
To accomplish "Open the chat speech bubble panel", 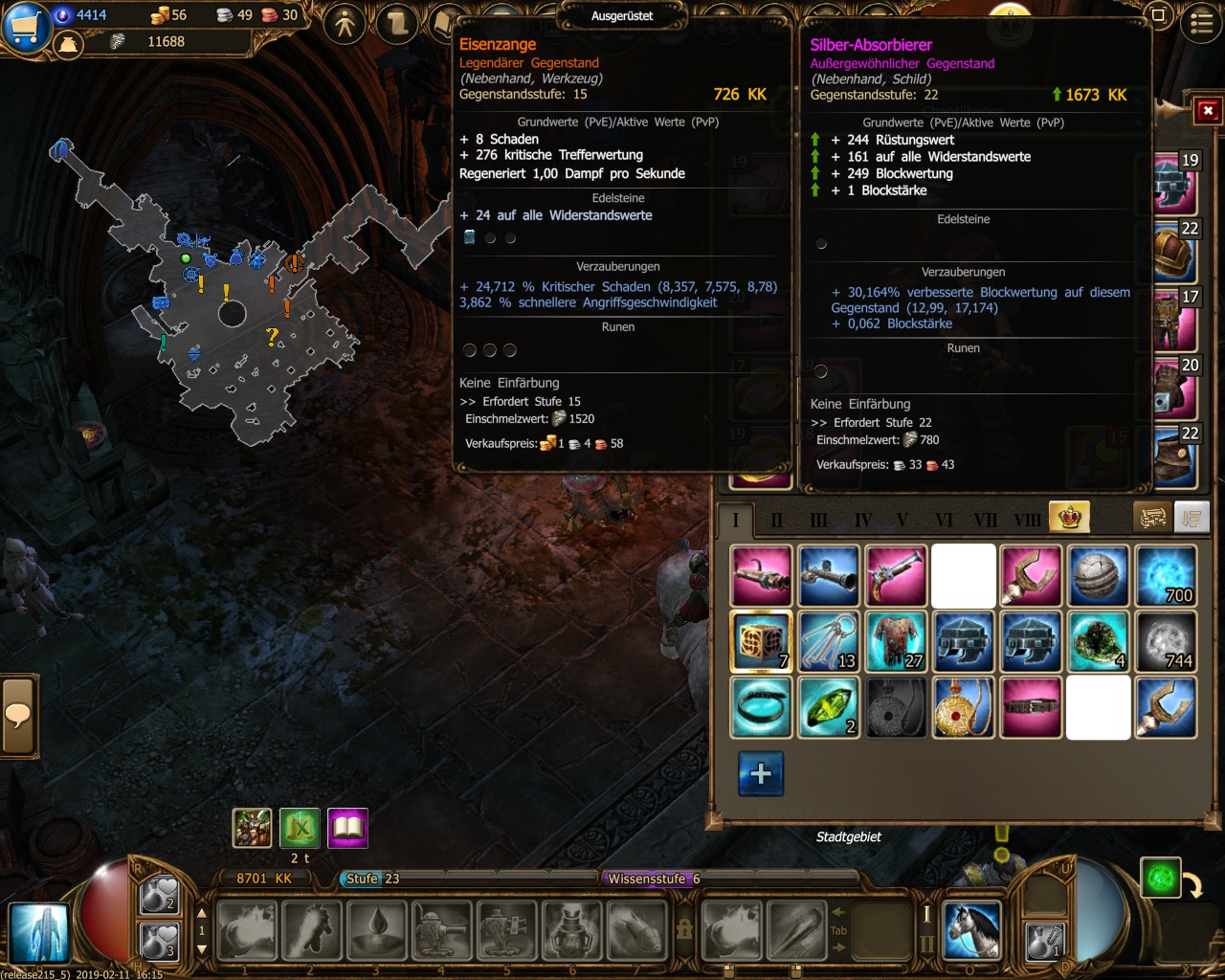I will coord(18,716).
